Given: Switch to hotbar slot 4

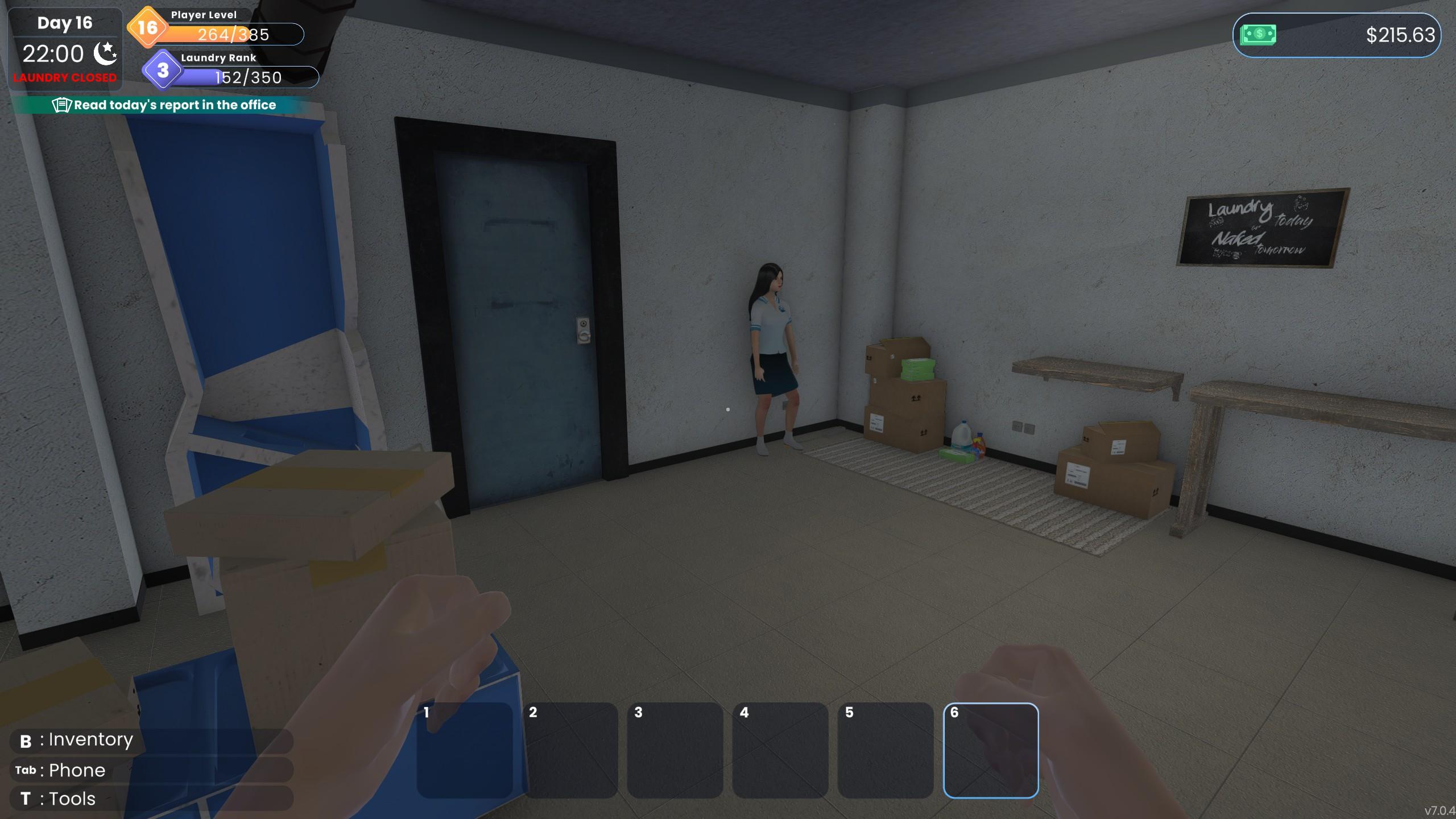Looking at the screenshot, I should (x=780, y=750).
